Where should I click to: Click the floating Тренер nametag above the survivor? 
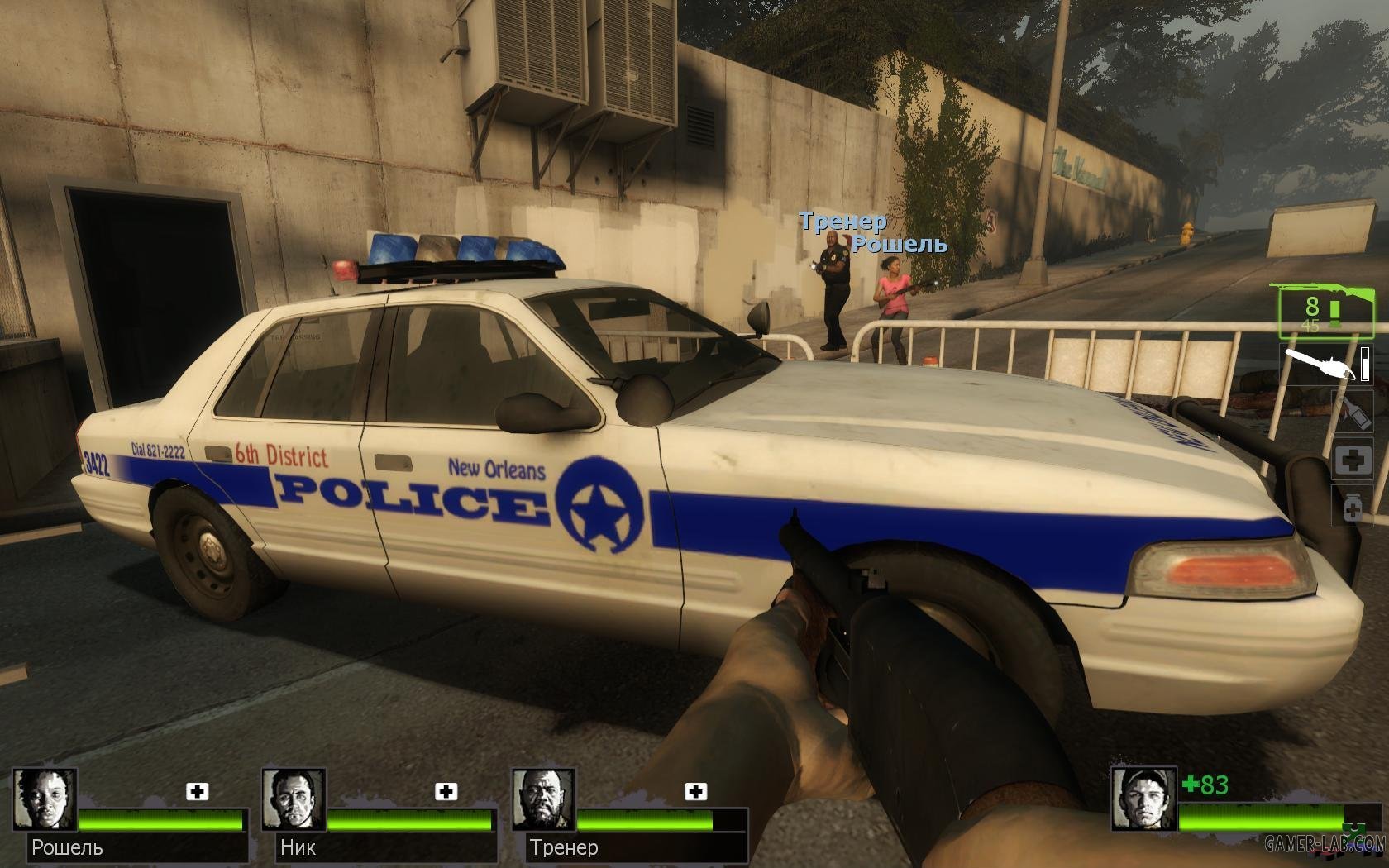click(x=843, y=222)
